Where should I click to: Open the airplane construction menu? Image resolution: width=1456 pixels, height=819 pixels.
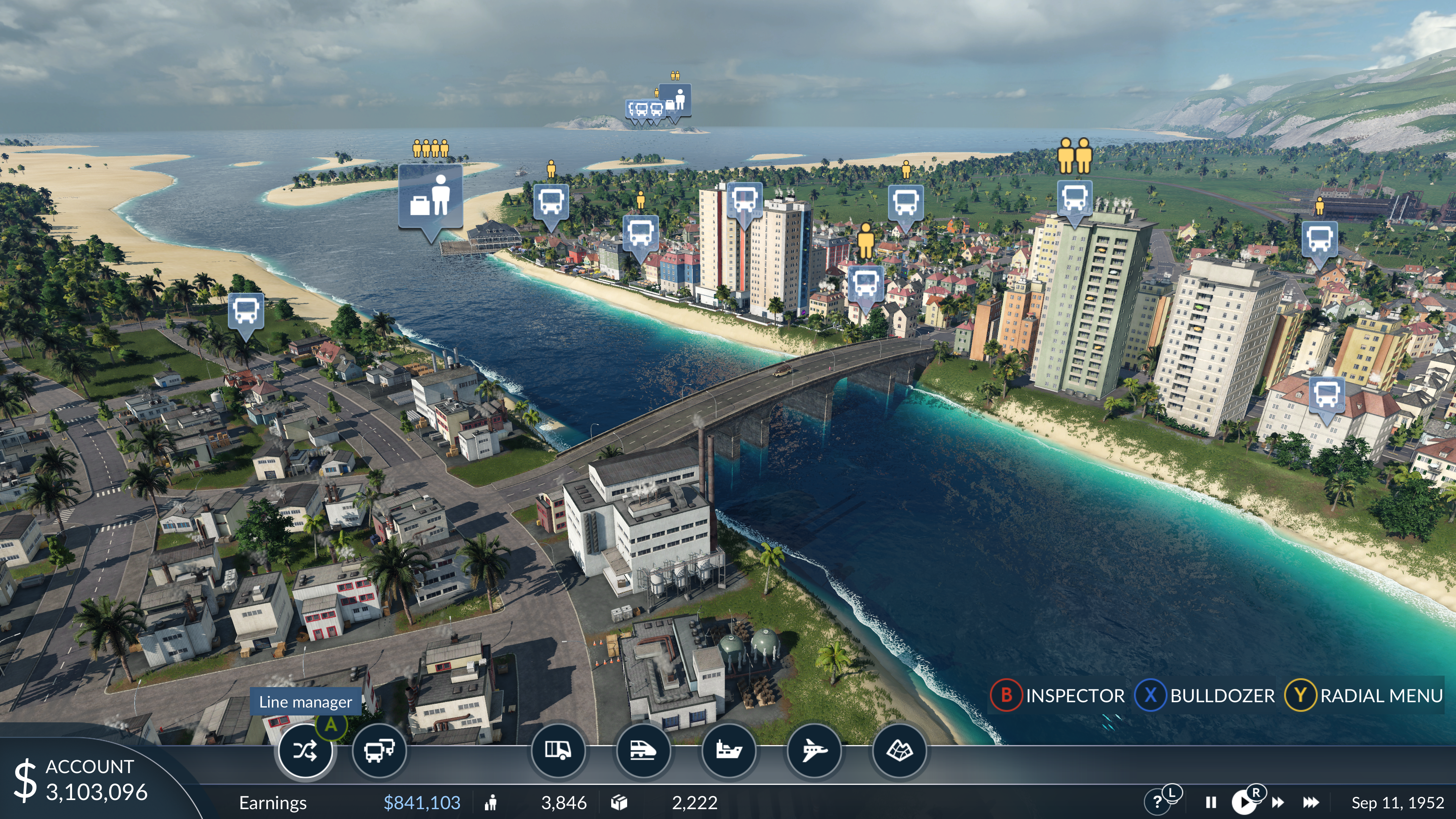pos(814,751)
